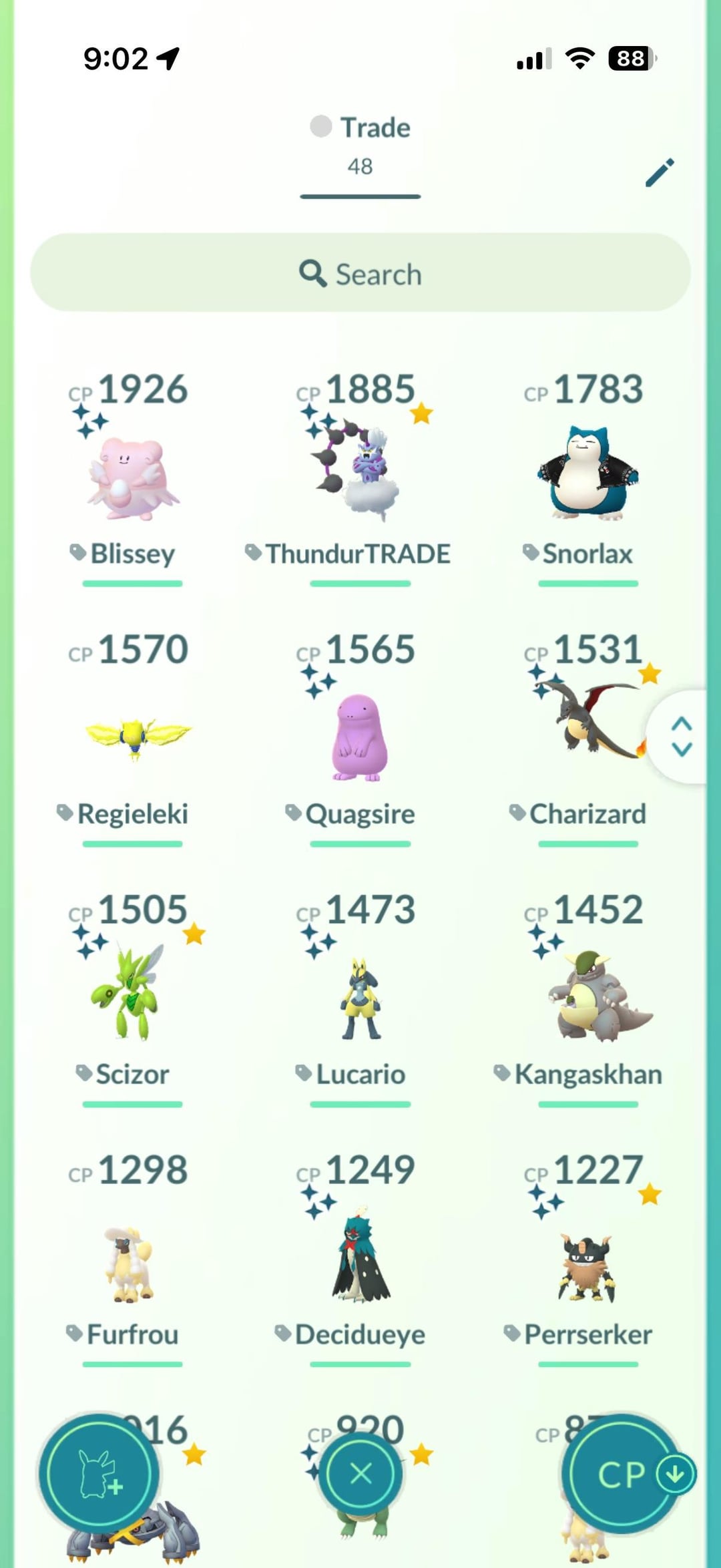Tap the add Pokémon to tag button
This screenshot has height=1568, width=721.
(x=99, y=1473)
